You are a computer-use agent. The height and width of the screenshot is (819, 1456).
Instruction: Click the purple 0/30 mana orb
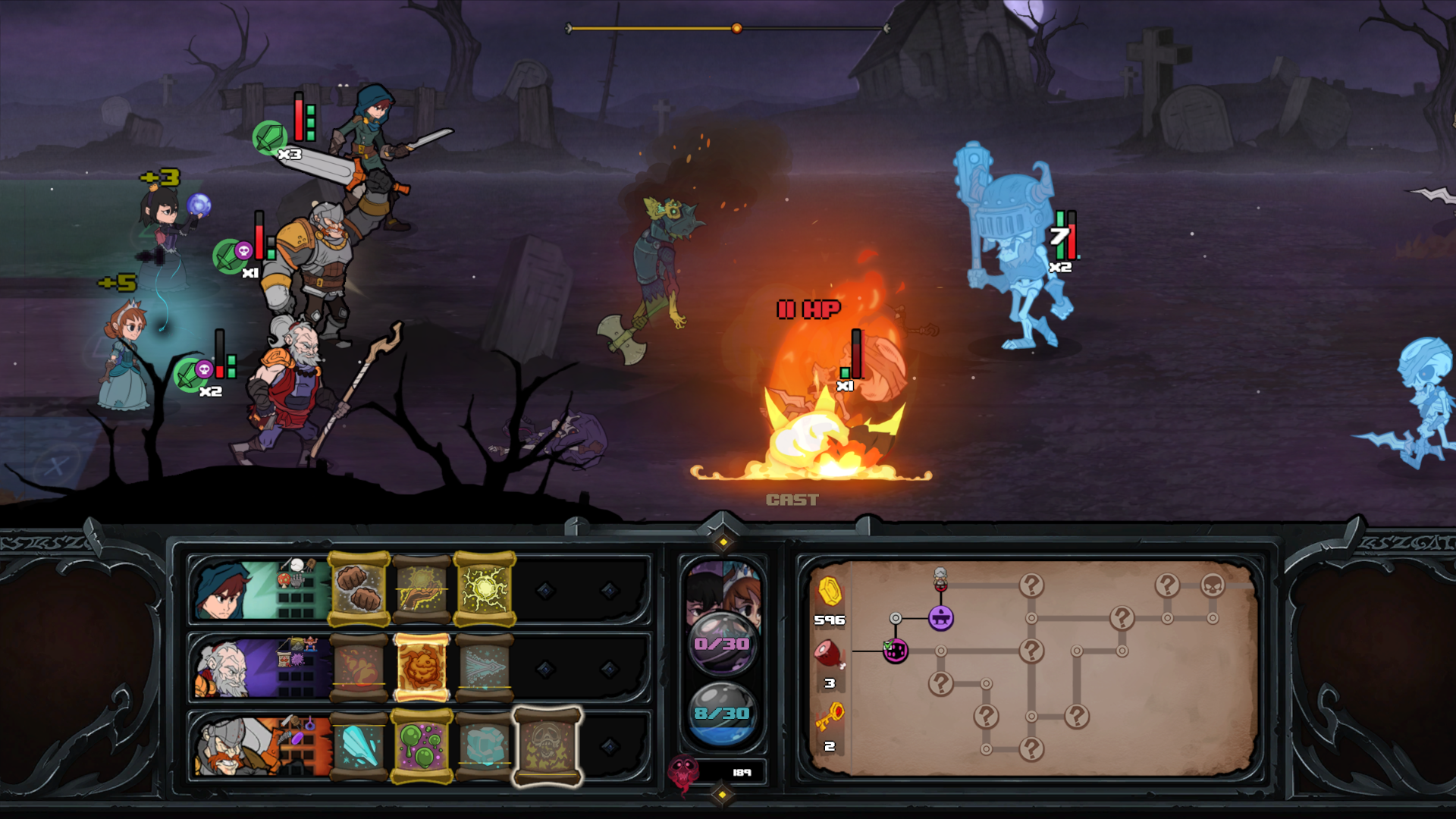click(x=722, y=643)
